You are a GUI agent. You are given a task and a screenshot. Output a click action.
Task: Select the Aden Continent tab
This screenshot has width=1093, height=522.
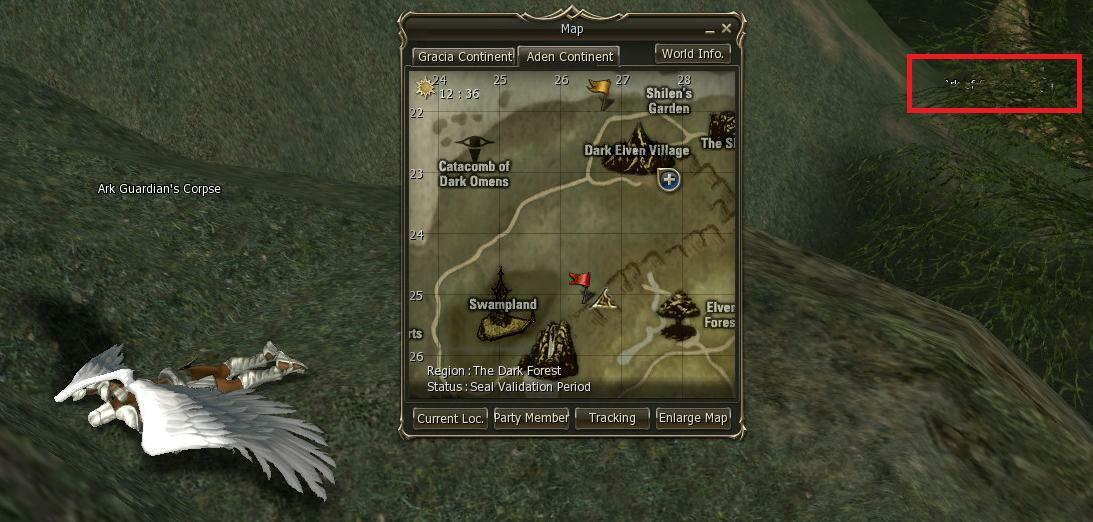(x=570, y=56)
